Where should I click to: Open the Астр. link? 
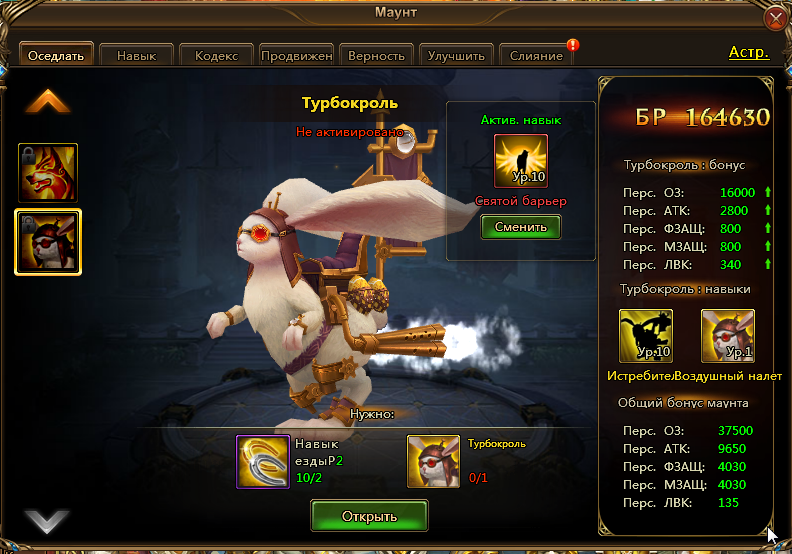point(748,52)
